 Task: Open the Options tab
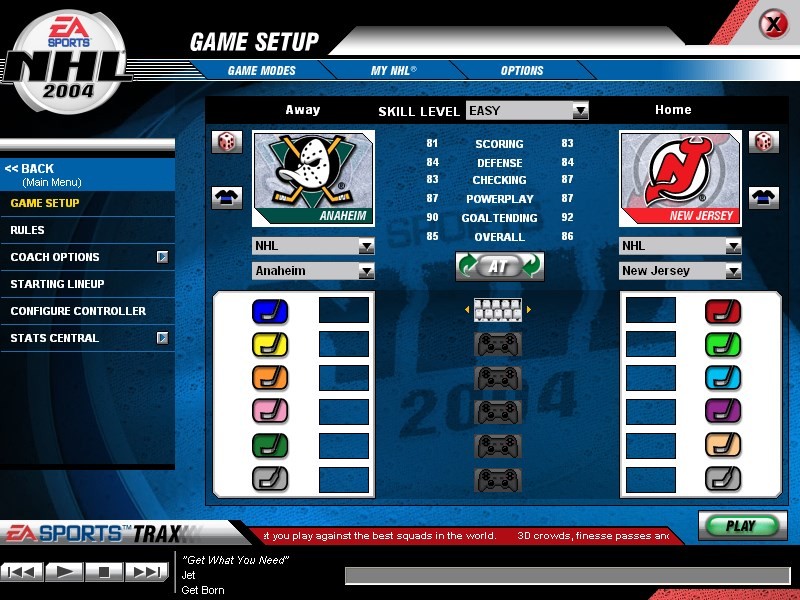point(522,71)
